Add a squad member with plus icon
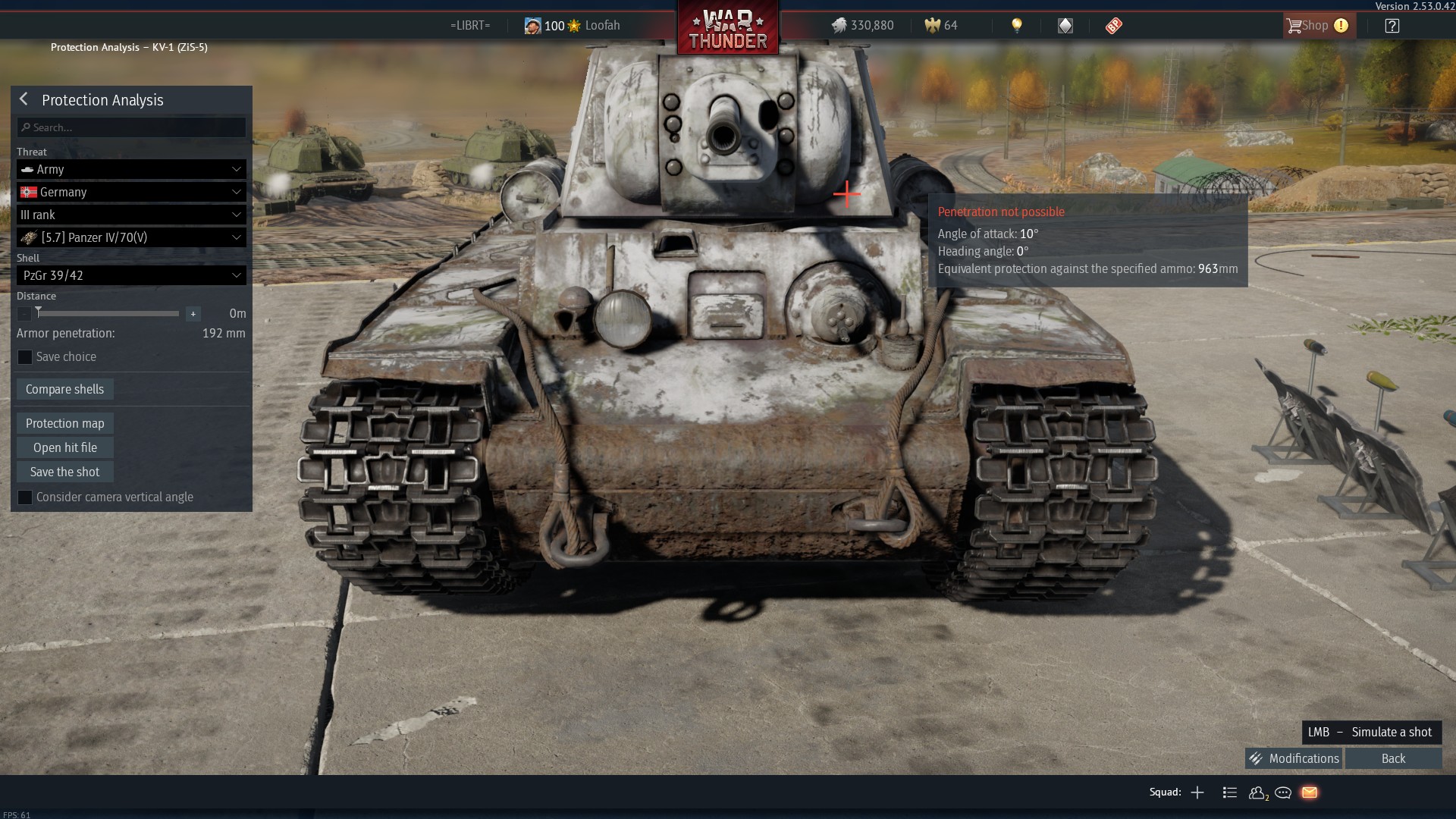1456x819 pixels. [1197, 792]
